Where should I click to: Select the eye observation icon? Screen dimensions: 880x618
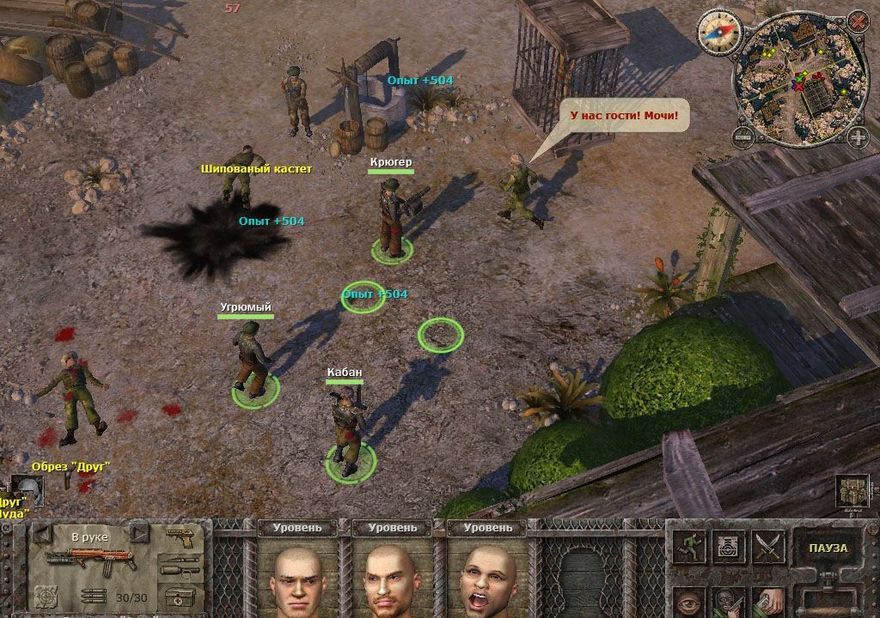point(688,601)
